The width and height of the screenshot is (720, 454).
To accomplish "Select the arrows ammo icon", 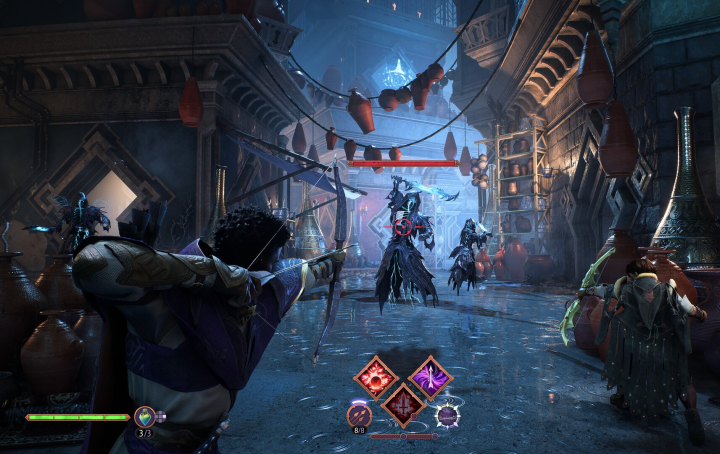I will click(x=359, y=414).
